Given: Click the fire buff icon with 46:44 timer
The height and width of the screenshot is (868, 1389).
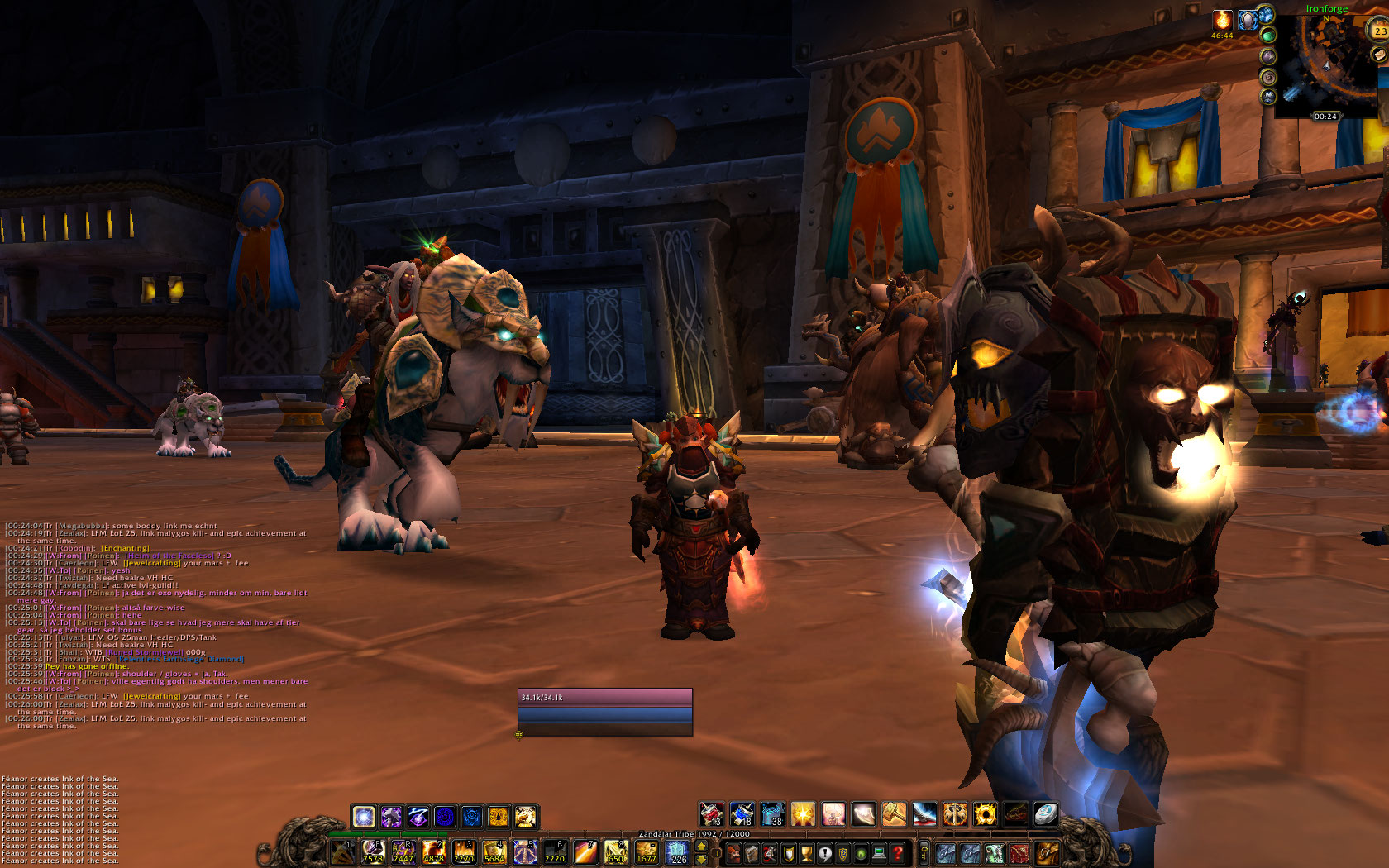Looking at the screenshot, I should click(1222, 21).
